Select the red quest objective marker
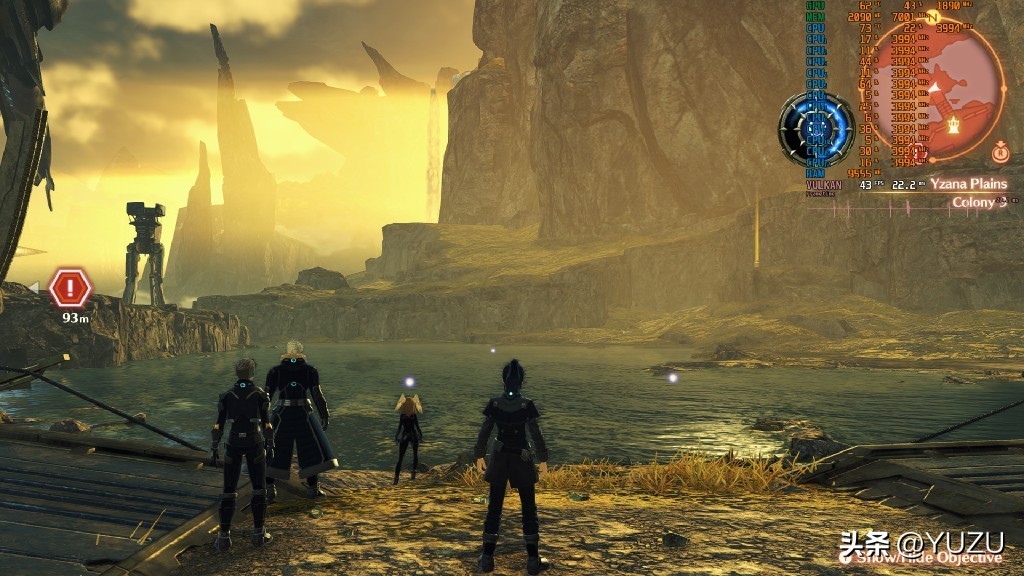Image resolution: width=1024 pixels, height=576 pixels. click(x=70, y=289)
